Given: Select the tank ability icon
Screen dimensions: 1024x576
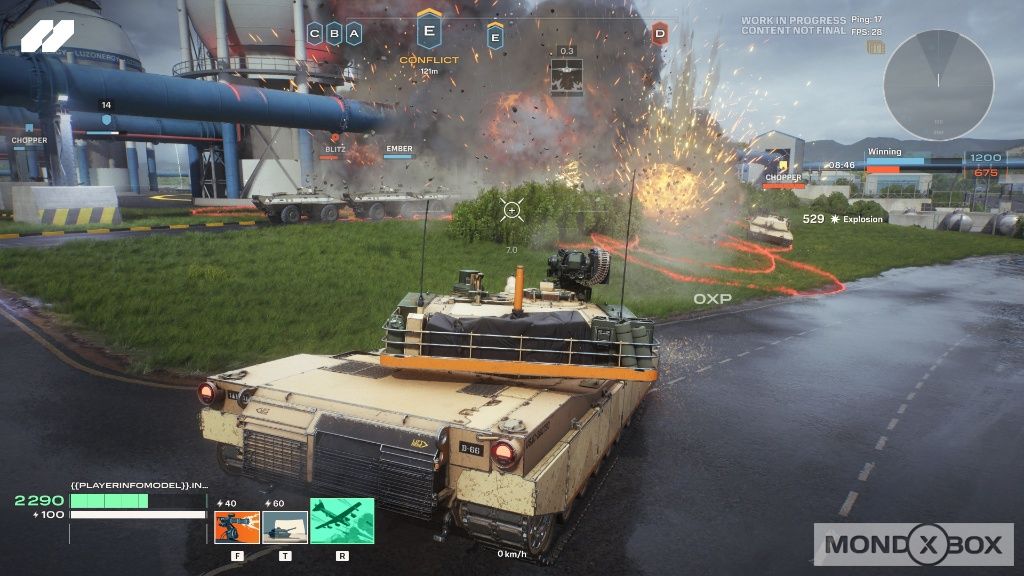Looking at the screenshot, I should pos(285,527).
